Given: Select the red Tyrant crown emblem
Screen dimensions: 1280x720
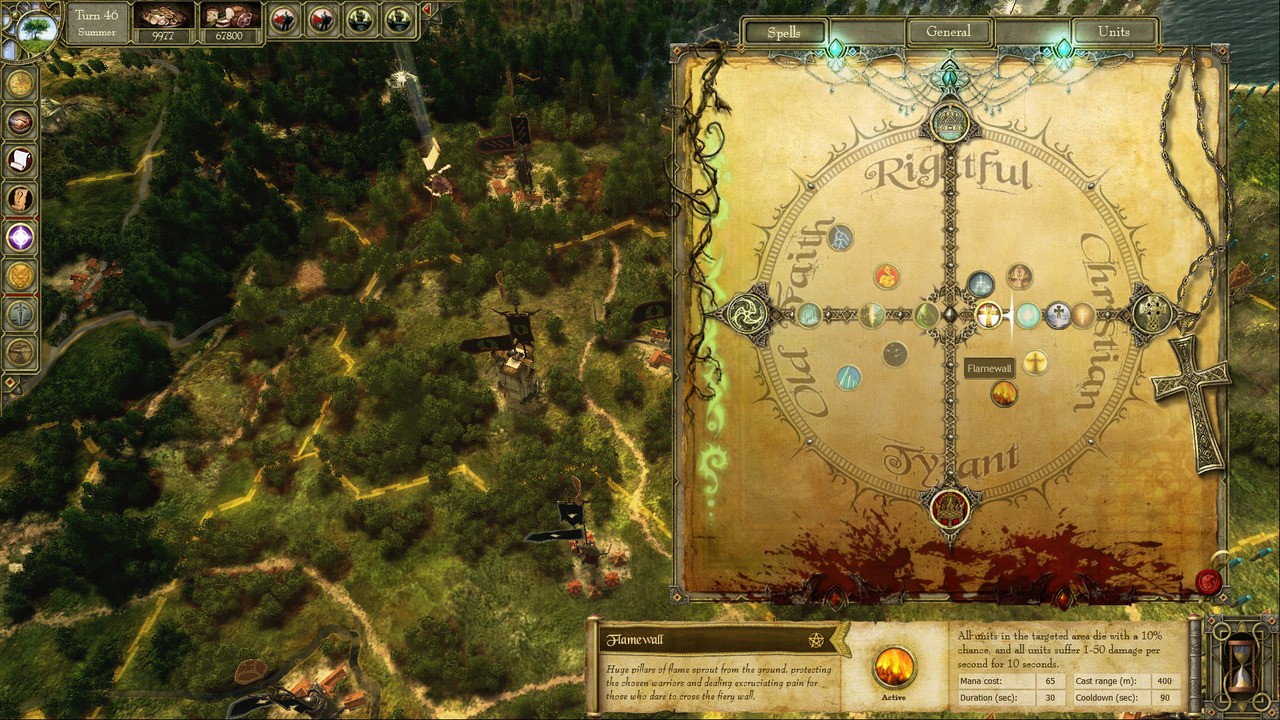Looking at the screenshot, I should 949,508.
